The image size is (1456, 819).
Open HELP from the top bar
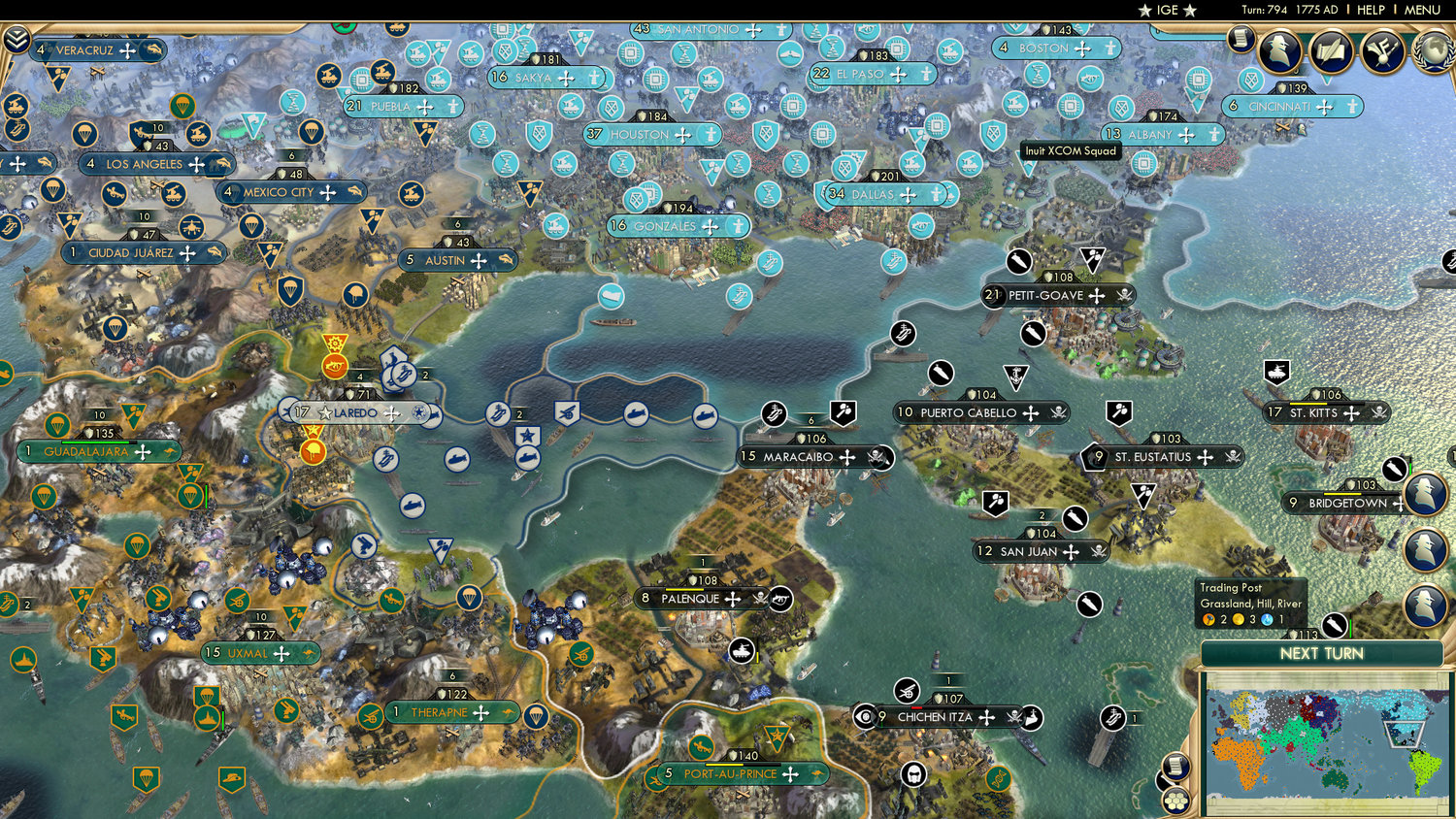point(1371,10)
